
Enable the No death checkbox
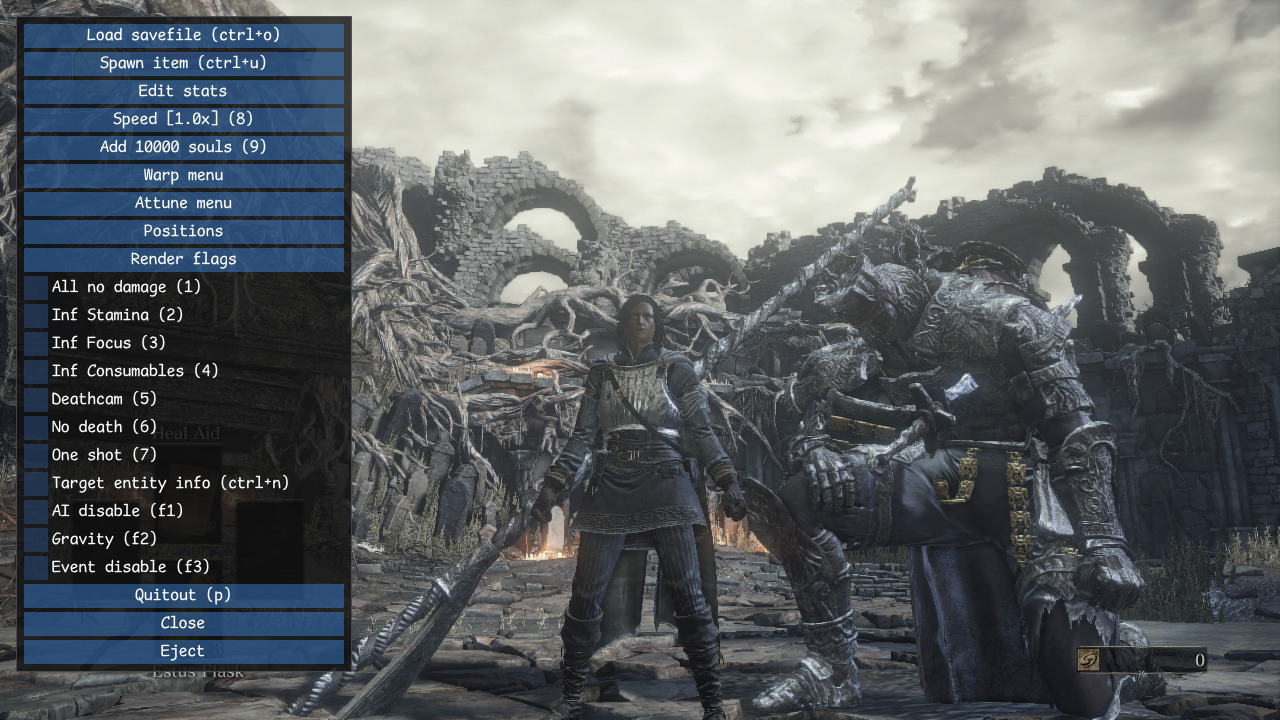[x=36, y=427]
